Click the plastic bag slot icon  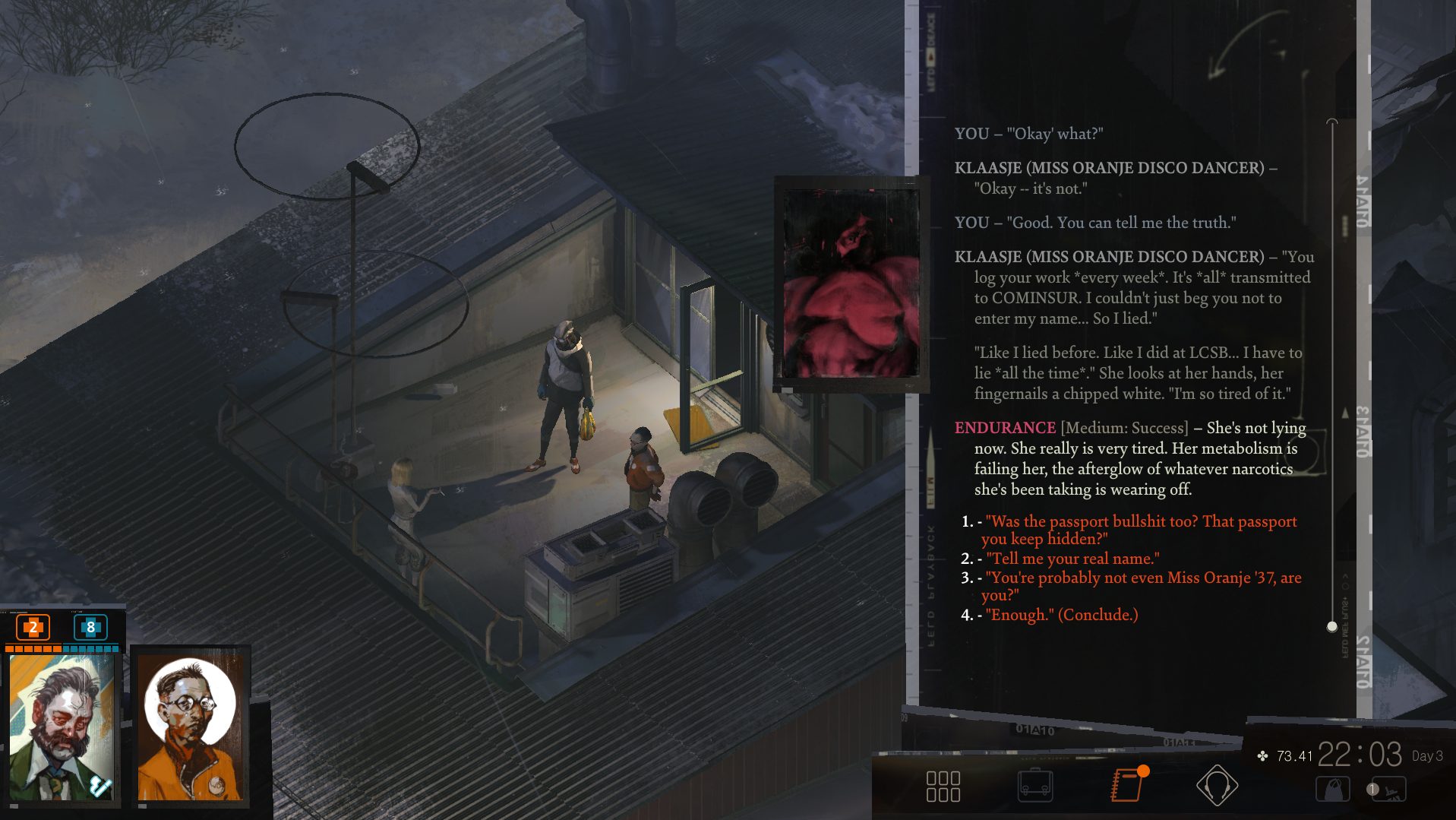[x=1332, y=790]
